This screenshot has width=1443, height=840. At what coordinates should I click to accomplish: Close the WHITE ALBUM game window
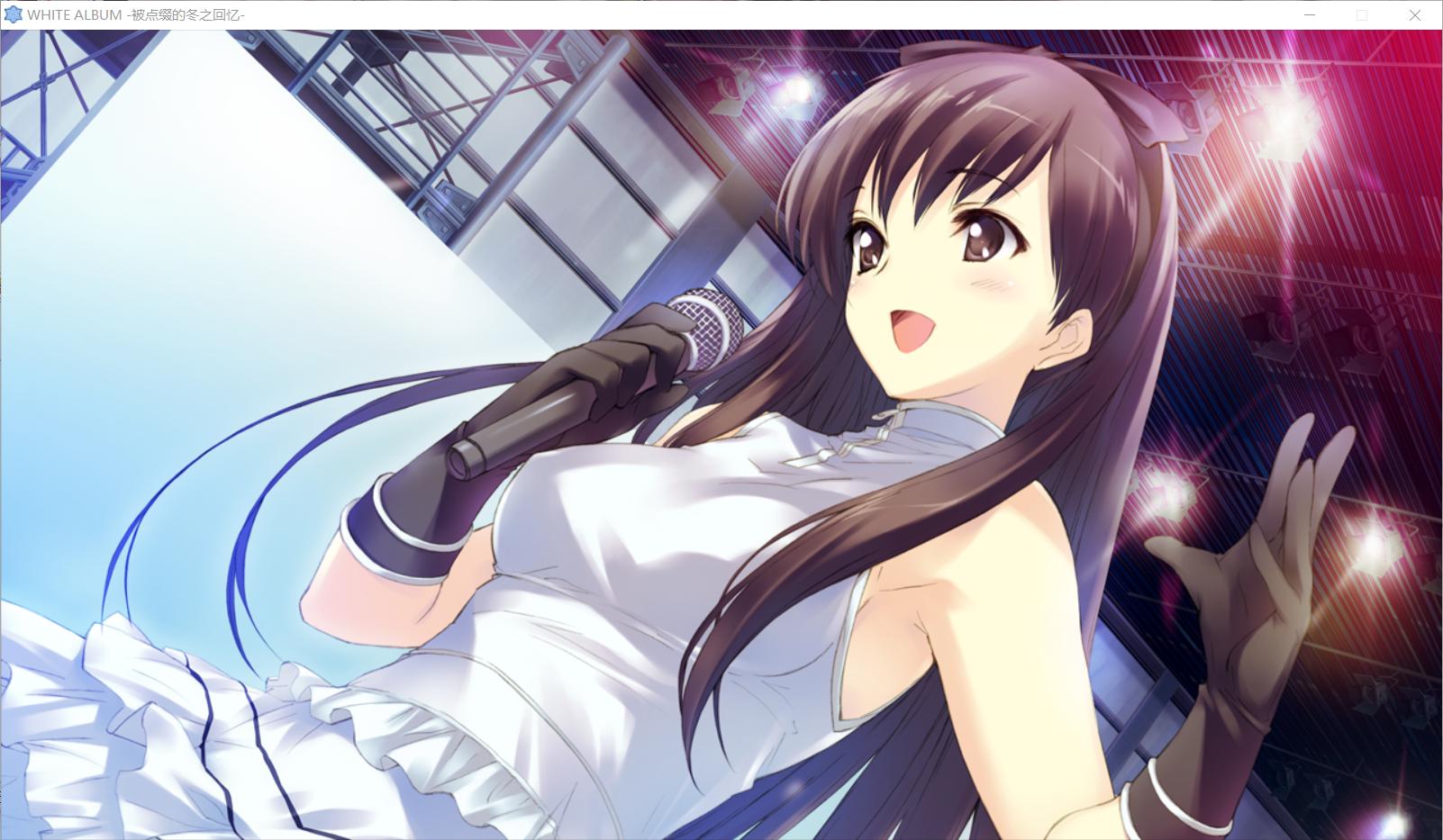1414,15
